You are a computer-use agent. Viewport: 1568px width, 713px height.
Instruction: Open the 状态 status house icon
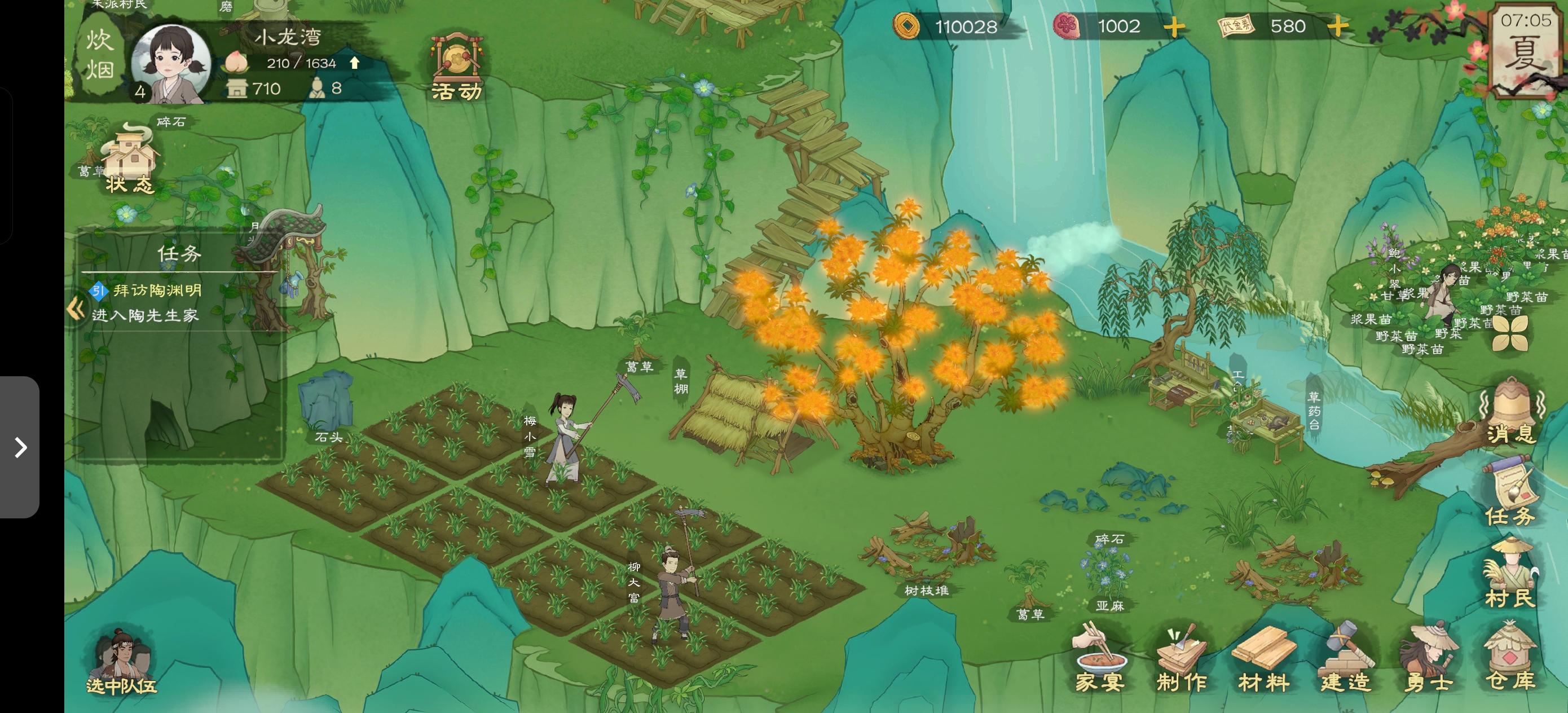[x=129, y=160]
